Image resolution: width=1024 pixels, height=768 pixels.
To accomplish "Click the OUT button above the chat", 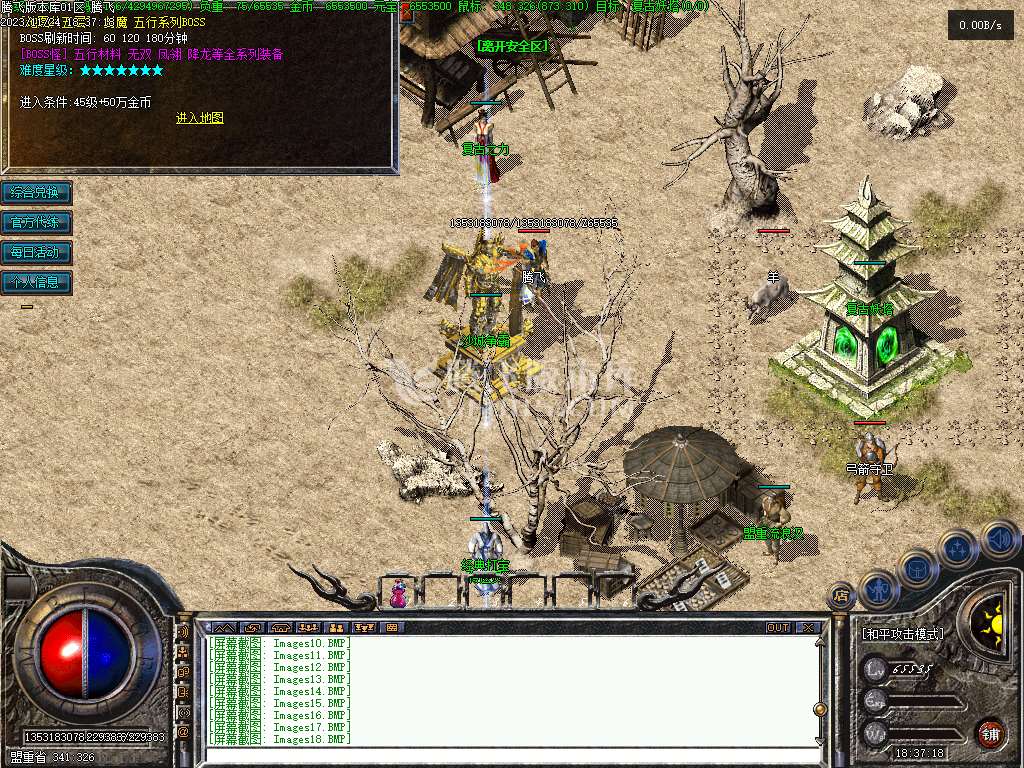I will [x=777, y=628].
